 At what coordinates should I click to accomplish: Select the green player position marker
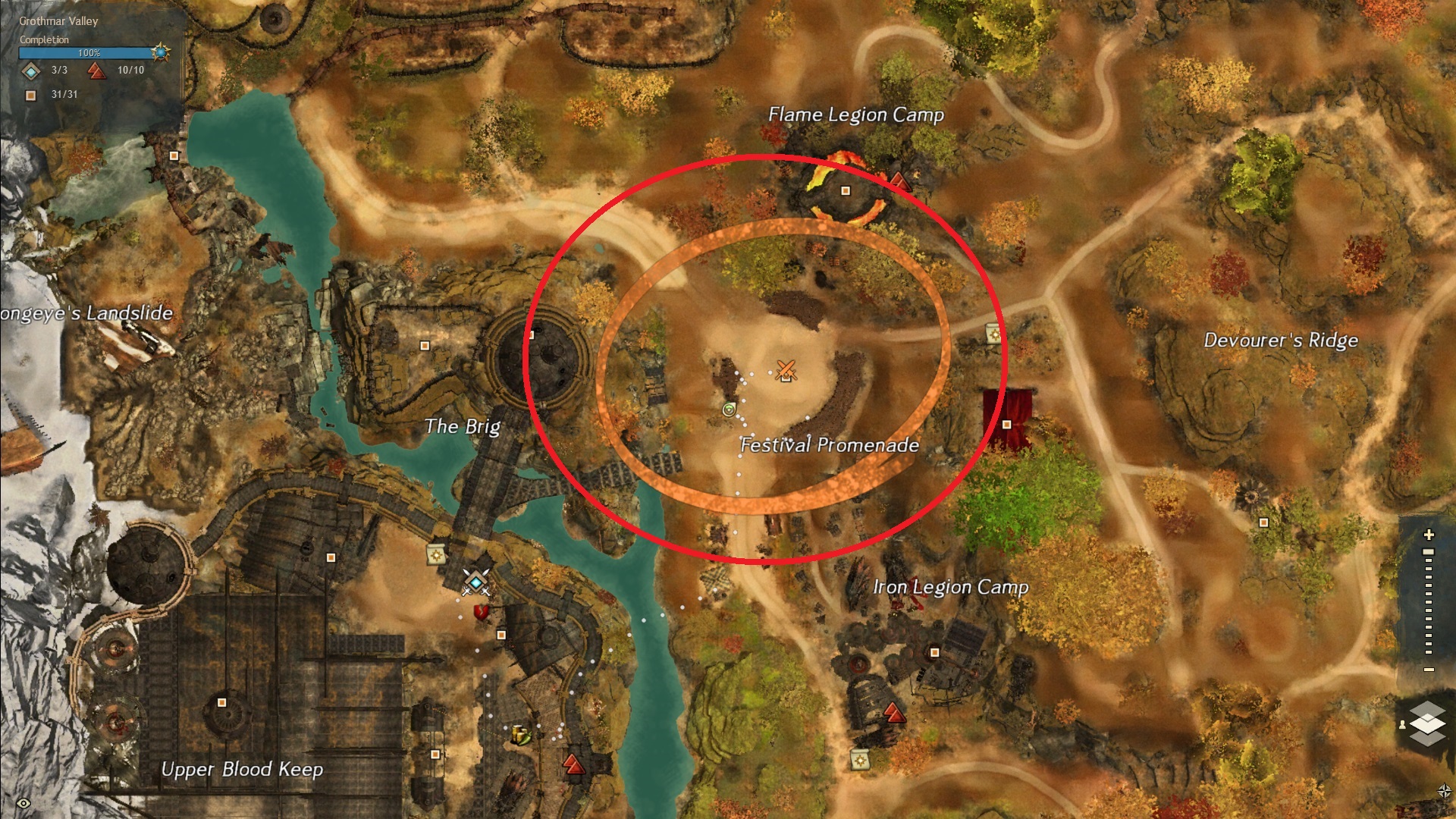pos(729,410)
